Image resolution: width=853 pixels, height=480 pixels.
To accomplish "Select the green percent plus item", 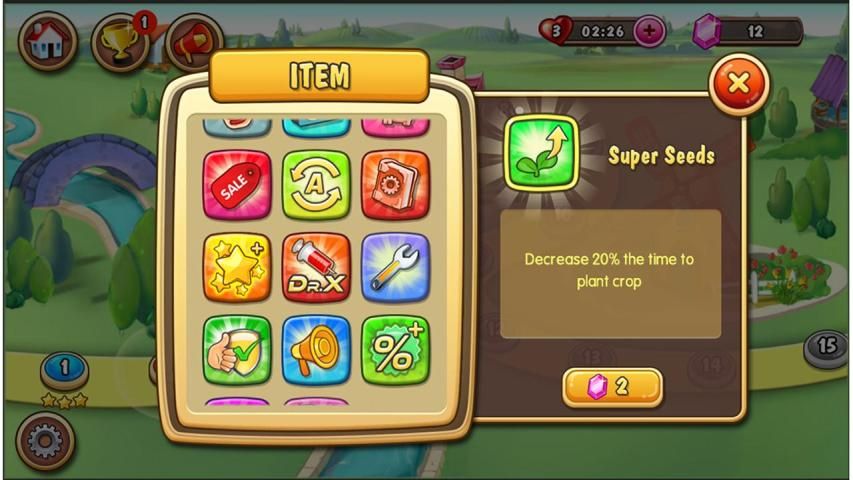I will coord(395,349).
